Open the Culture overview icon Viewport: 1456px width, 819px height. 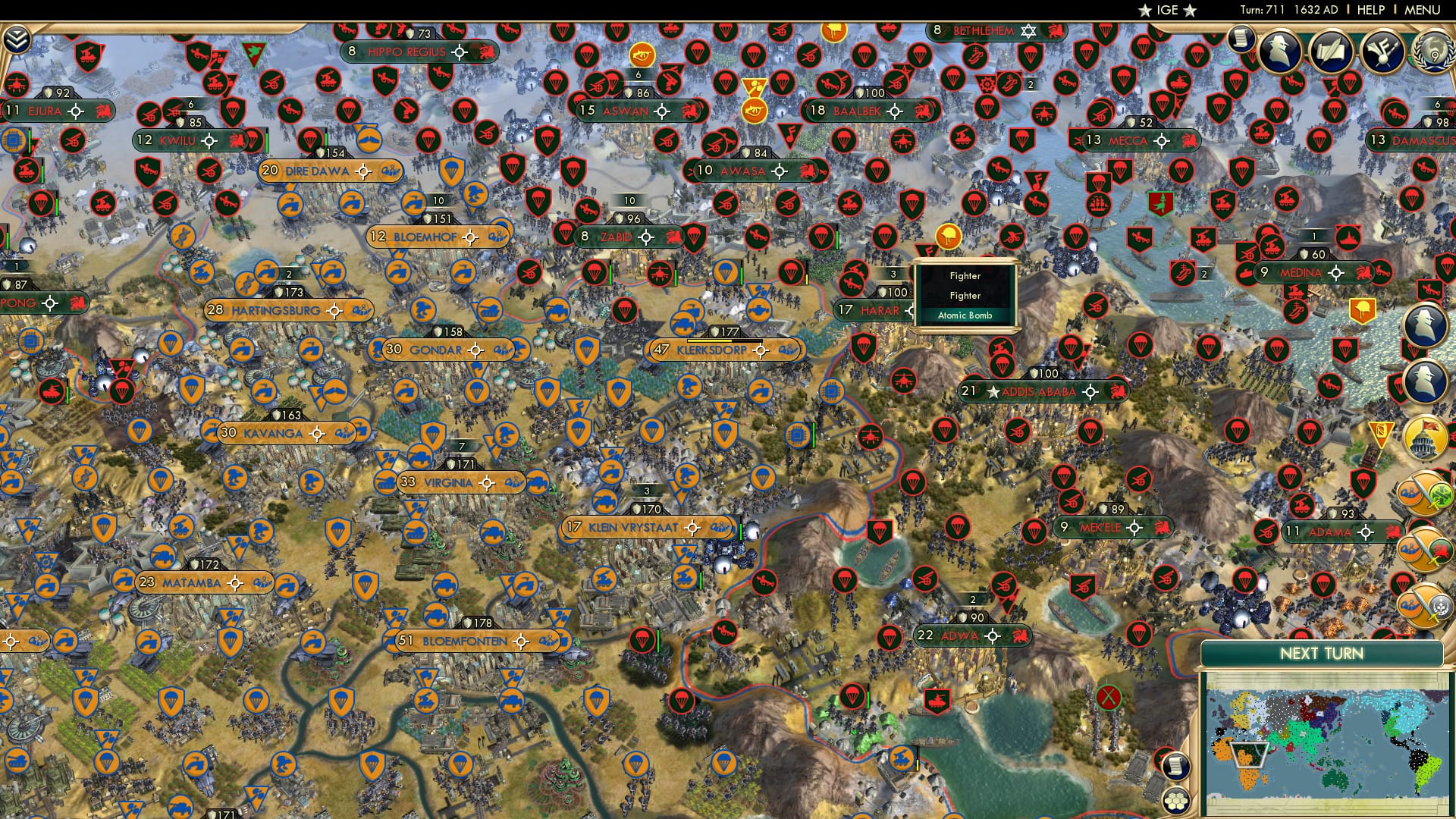[1383, 52]
